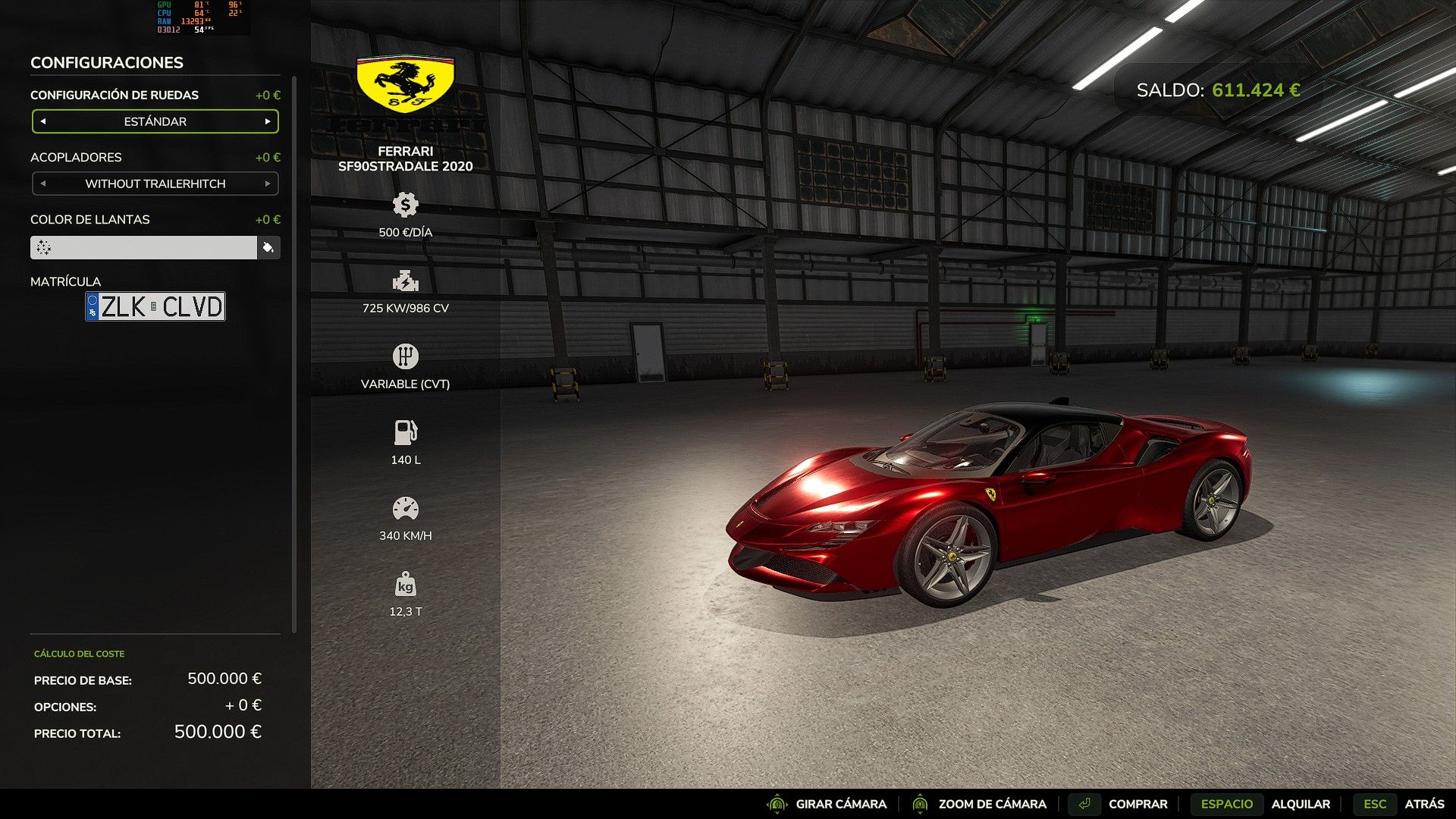Click the rim color bar

coord(143,247)
